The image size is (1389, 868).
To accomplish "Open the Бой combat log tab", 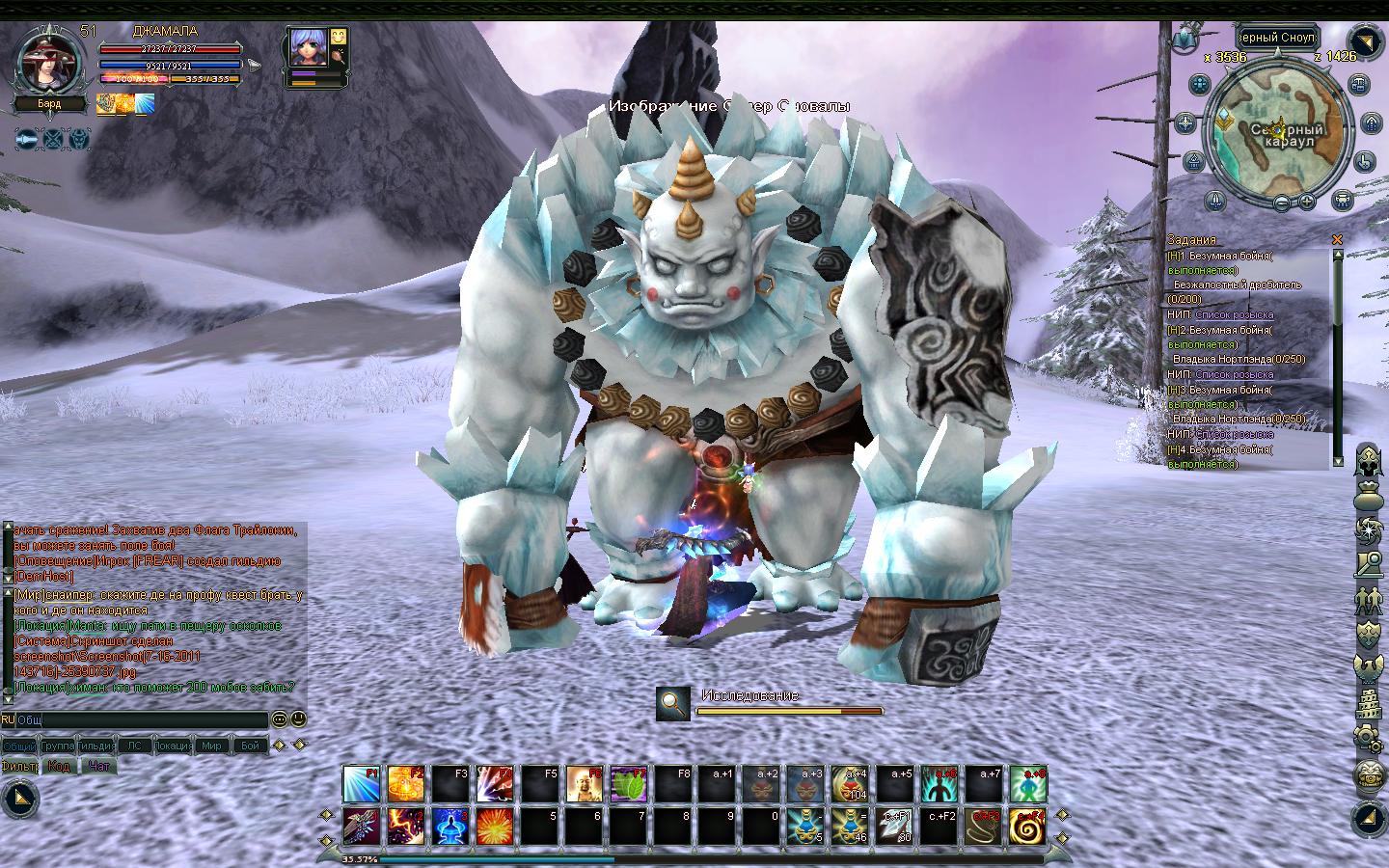I will point(251,746).
